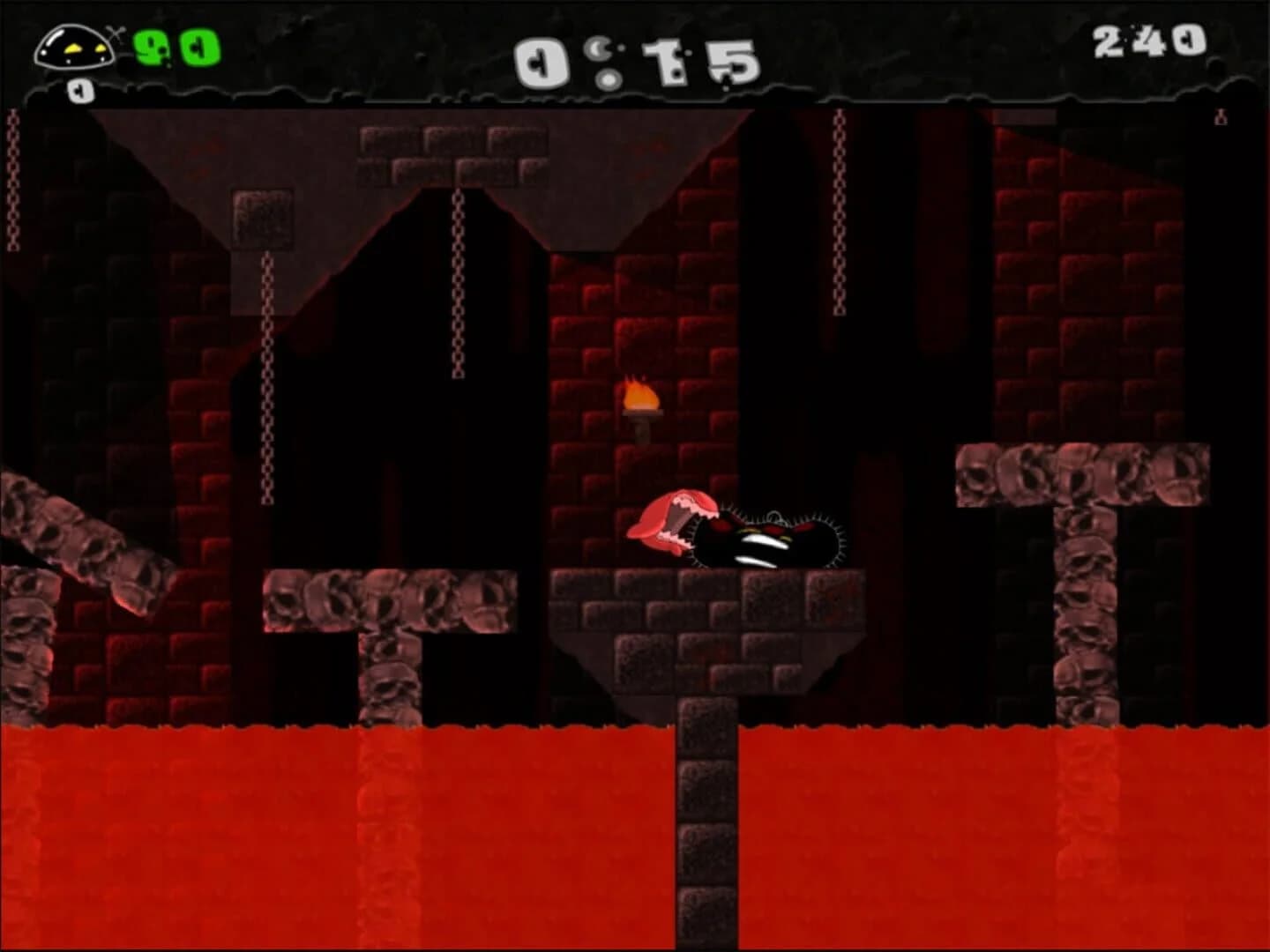
Task: Click the white 0 beneath the character icon
Action: (83, 88)
